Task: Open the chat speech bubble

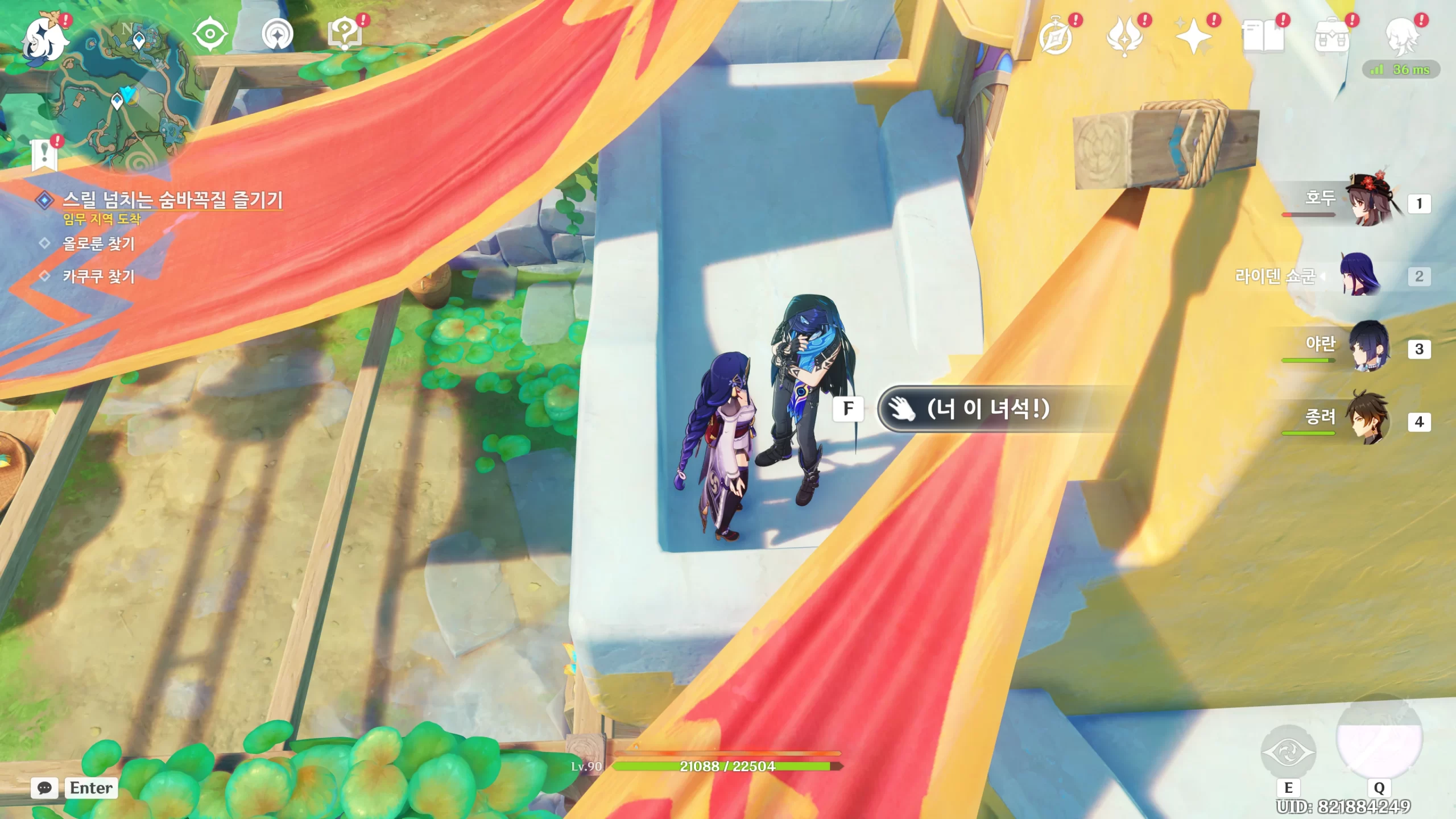Action: click(x=44, y=788)
